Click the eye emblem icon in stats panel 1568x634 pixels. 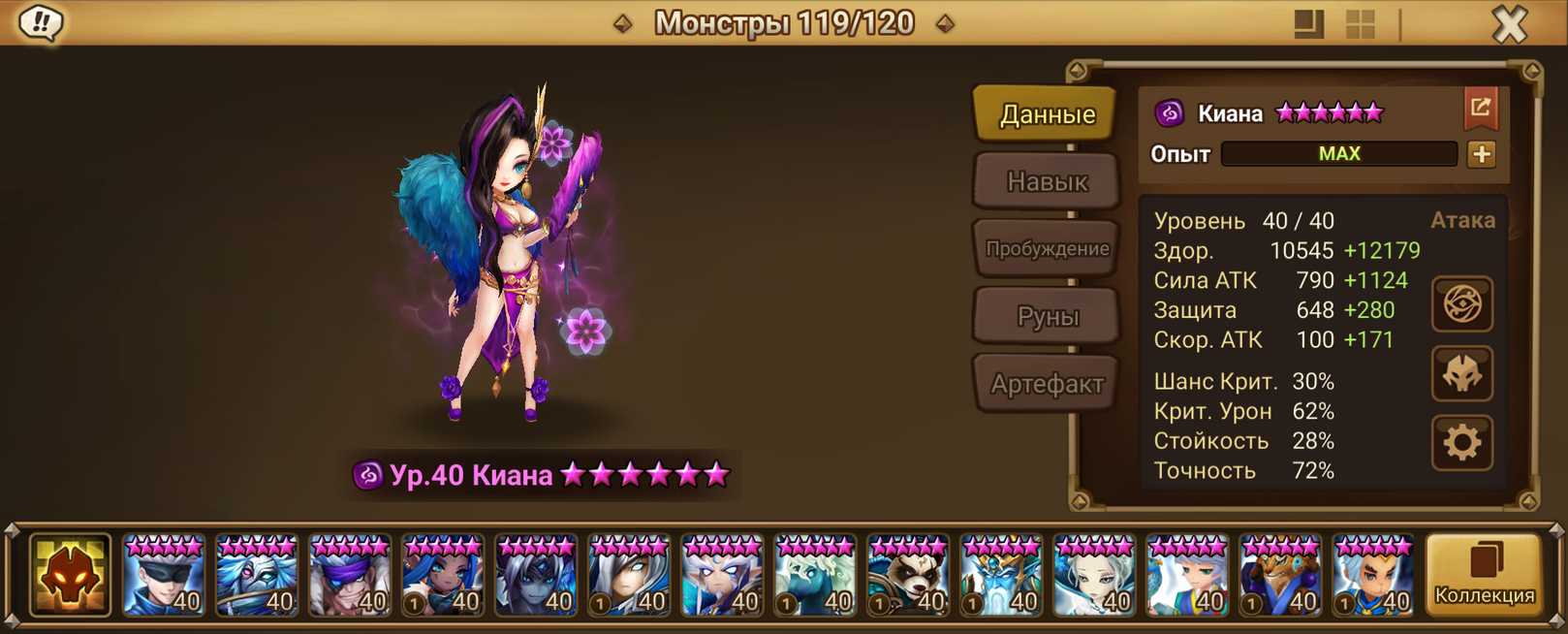(x=1461, y=304)
